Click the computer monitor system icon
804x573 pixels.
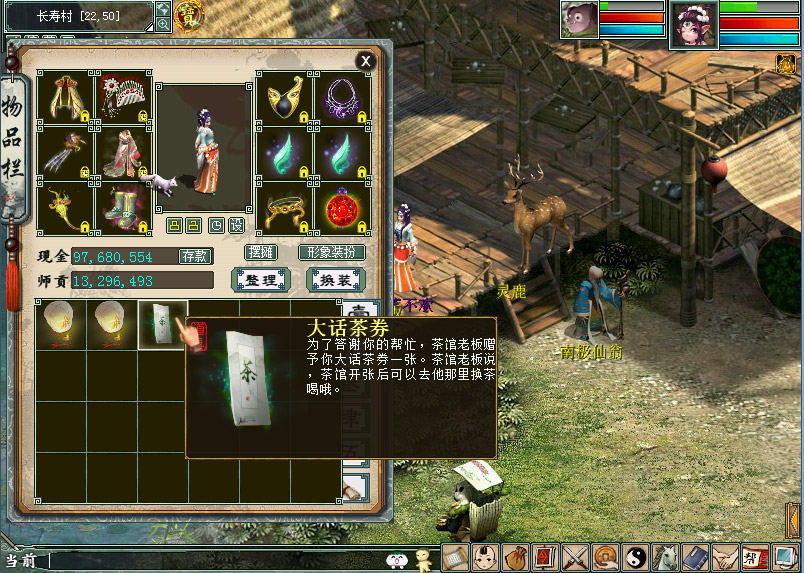pyautogui.click(x=786, y=558)
